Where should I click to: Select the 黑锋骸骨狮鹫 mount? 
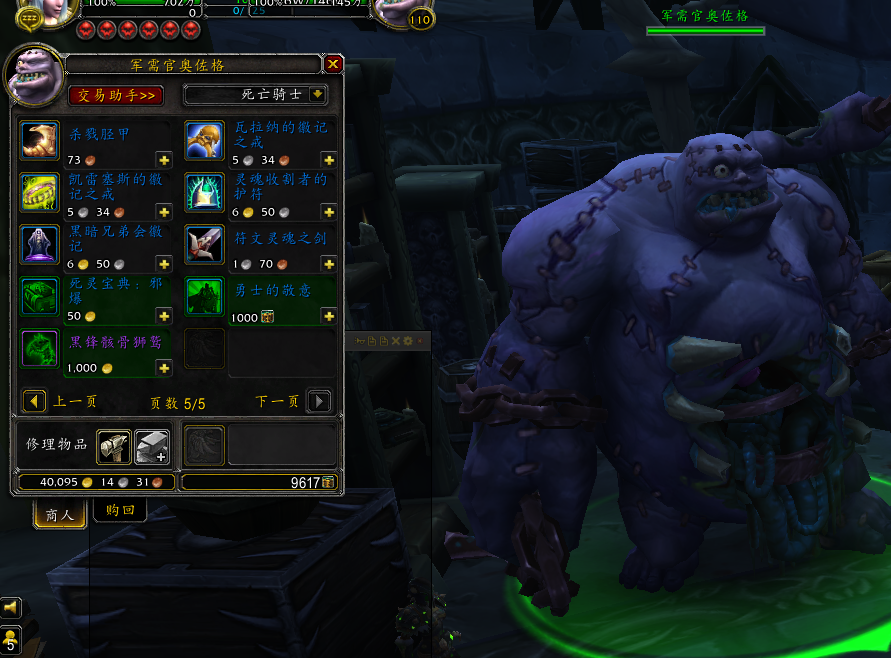pos(40,349)
